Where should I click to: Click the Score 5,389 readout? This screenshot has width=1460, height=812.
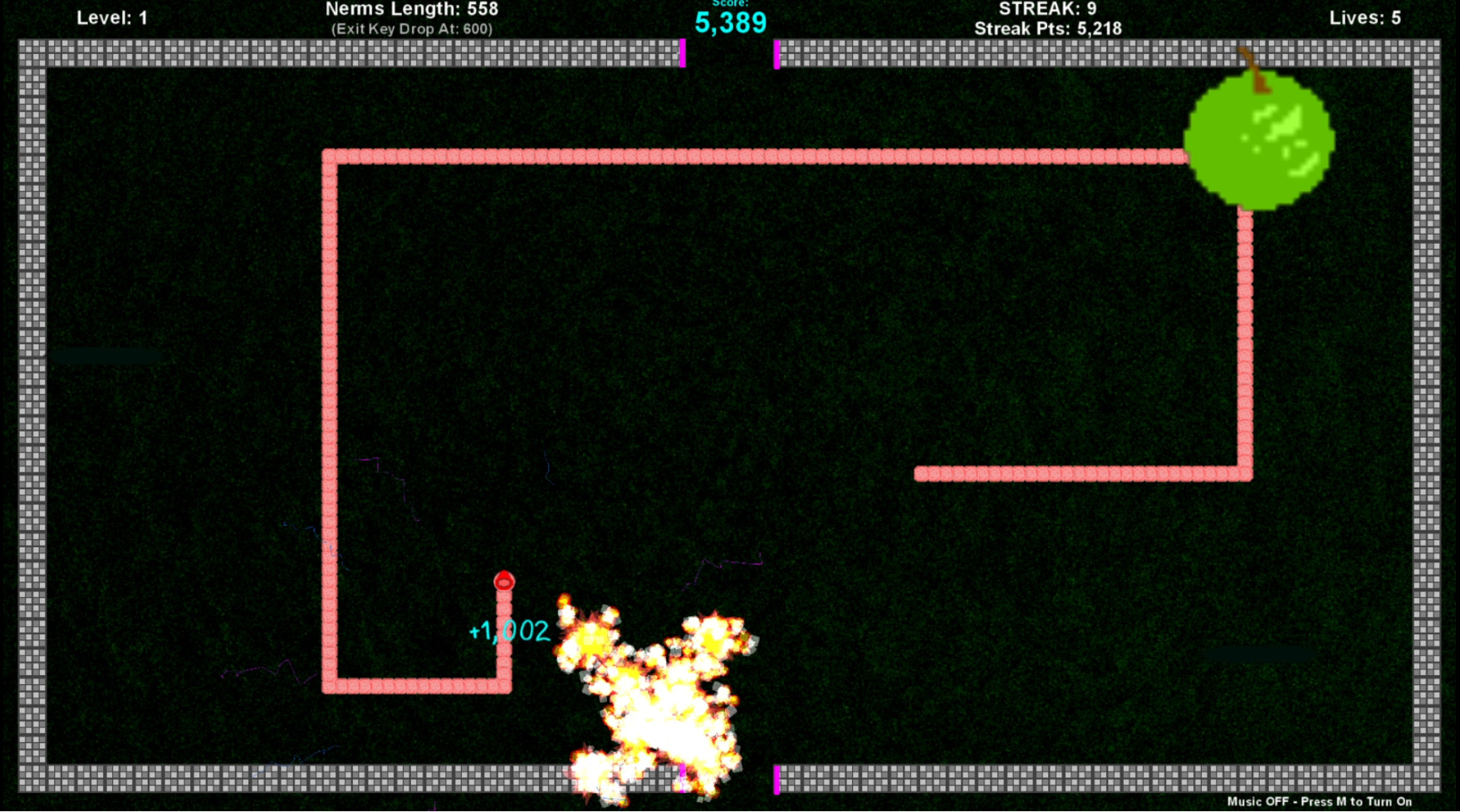[x=730, y=23]
